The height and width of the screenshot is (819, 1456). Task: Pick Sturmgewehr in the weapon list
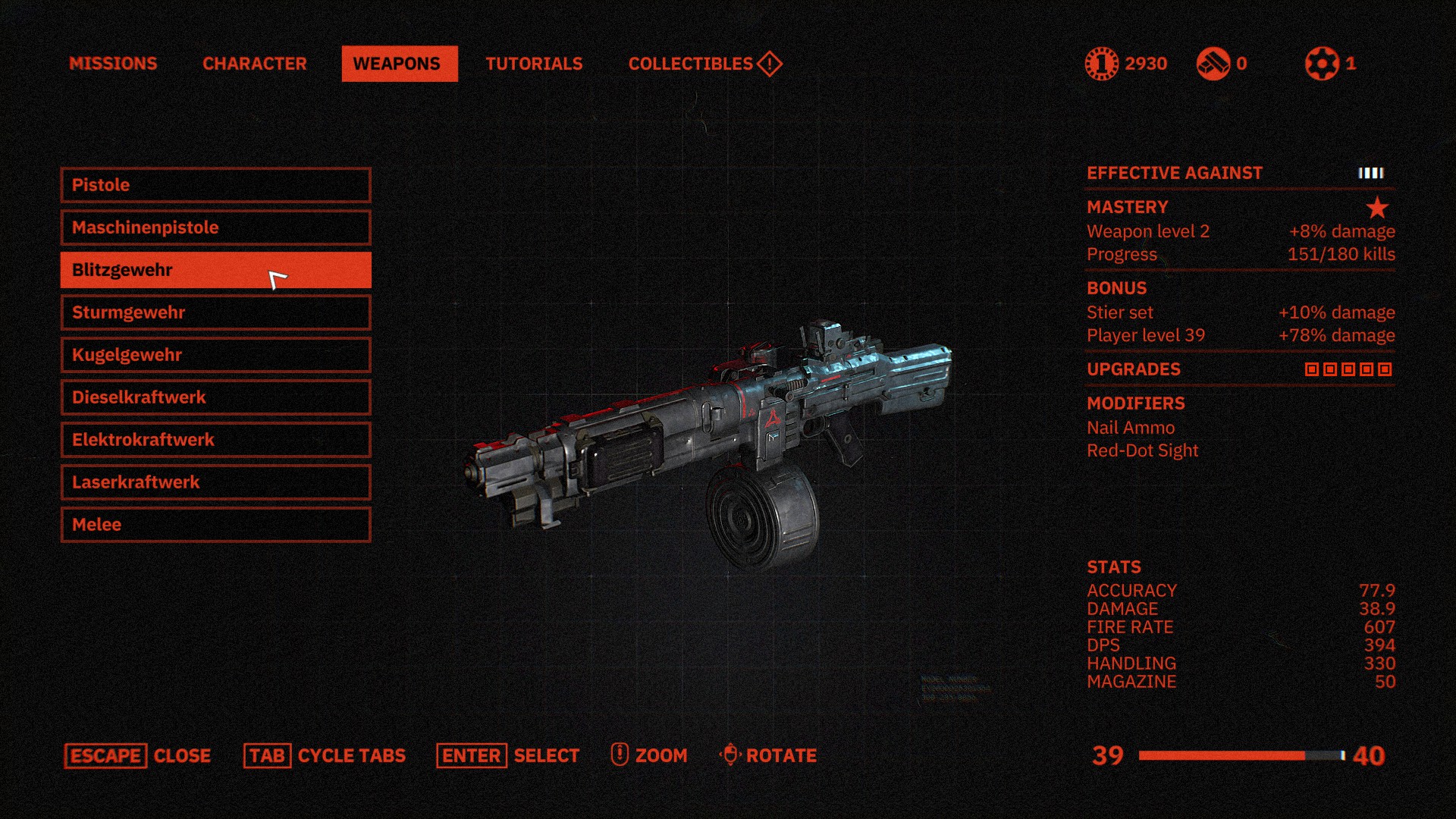point(215,312)
